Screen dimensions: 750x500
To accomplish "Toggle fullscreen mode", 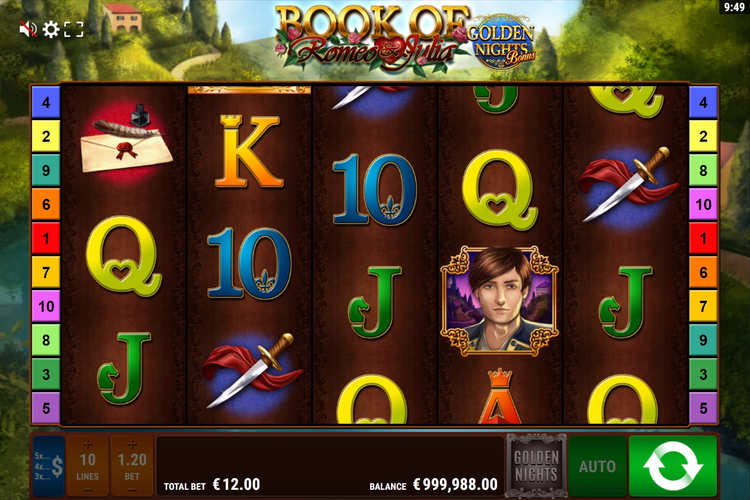I will point(74,29).
